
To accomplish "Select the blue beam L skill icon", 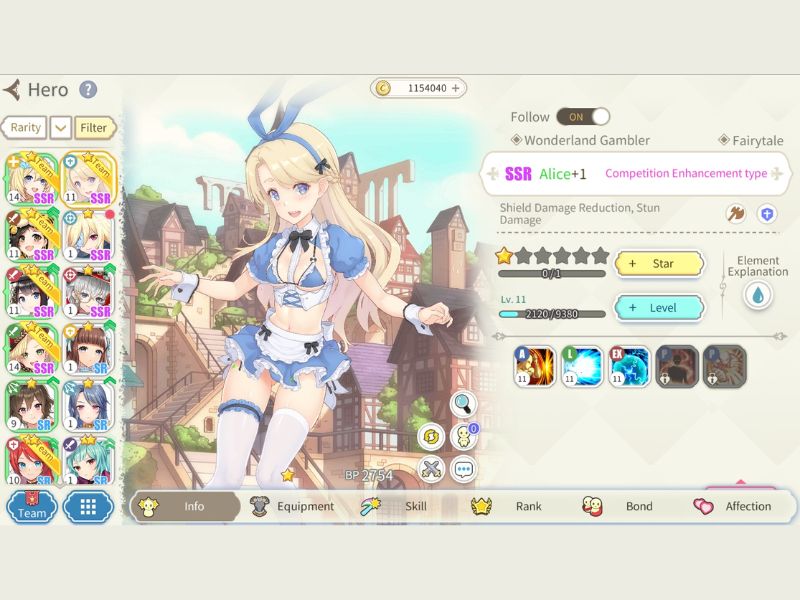I will (x=582, y=366).
